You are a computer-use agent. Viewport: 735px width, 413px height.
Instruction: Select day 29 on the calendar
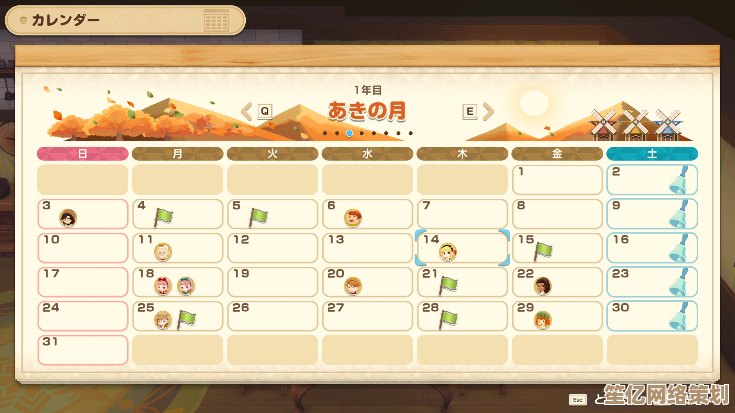tap(557, 316)
